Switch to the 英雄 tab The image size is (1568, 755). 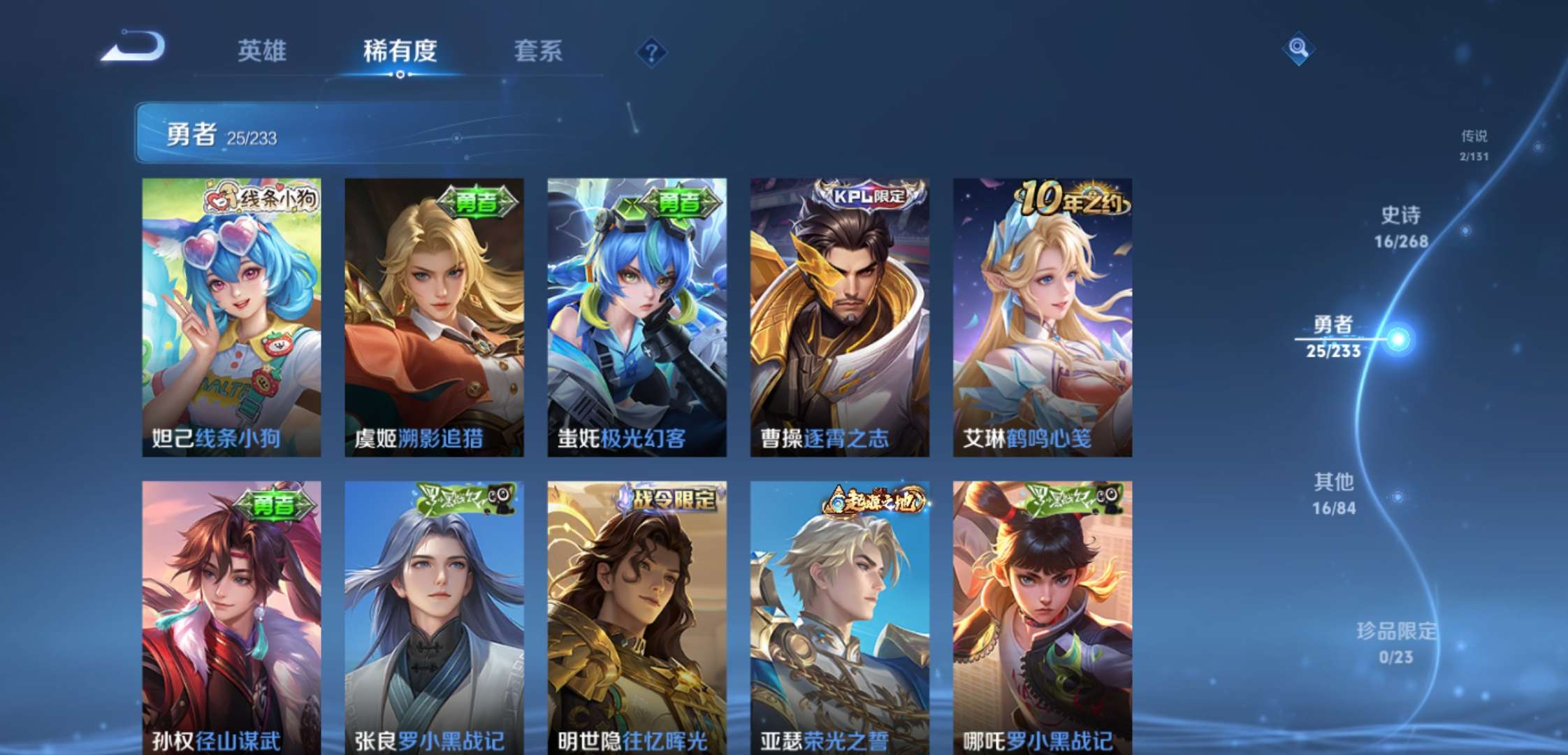tap(263, 52)
